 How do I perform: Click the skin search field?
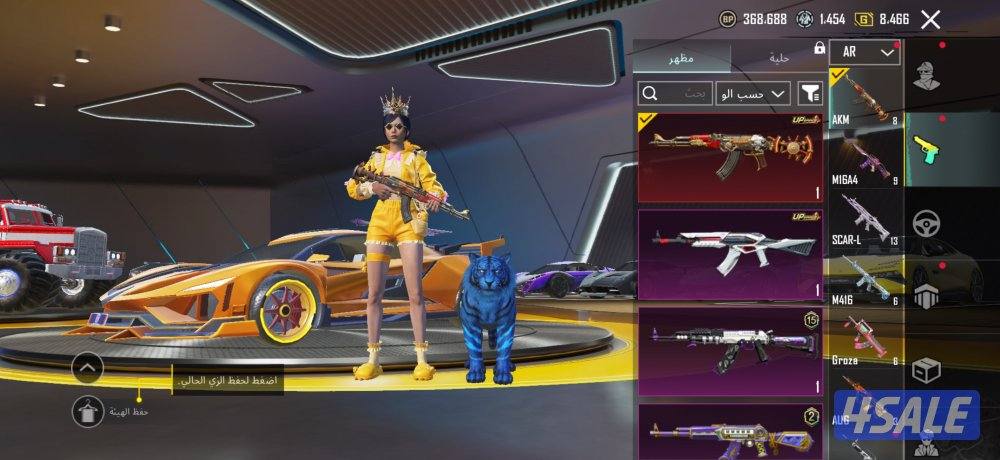pyautogui.click(x=676, y=94)
